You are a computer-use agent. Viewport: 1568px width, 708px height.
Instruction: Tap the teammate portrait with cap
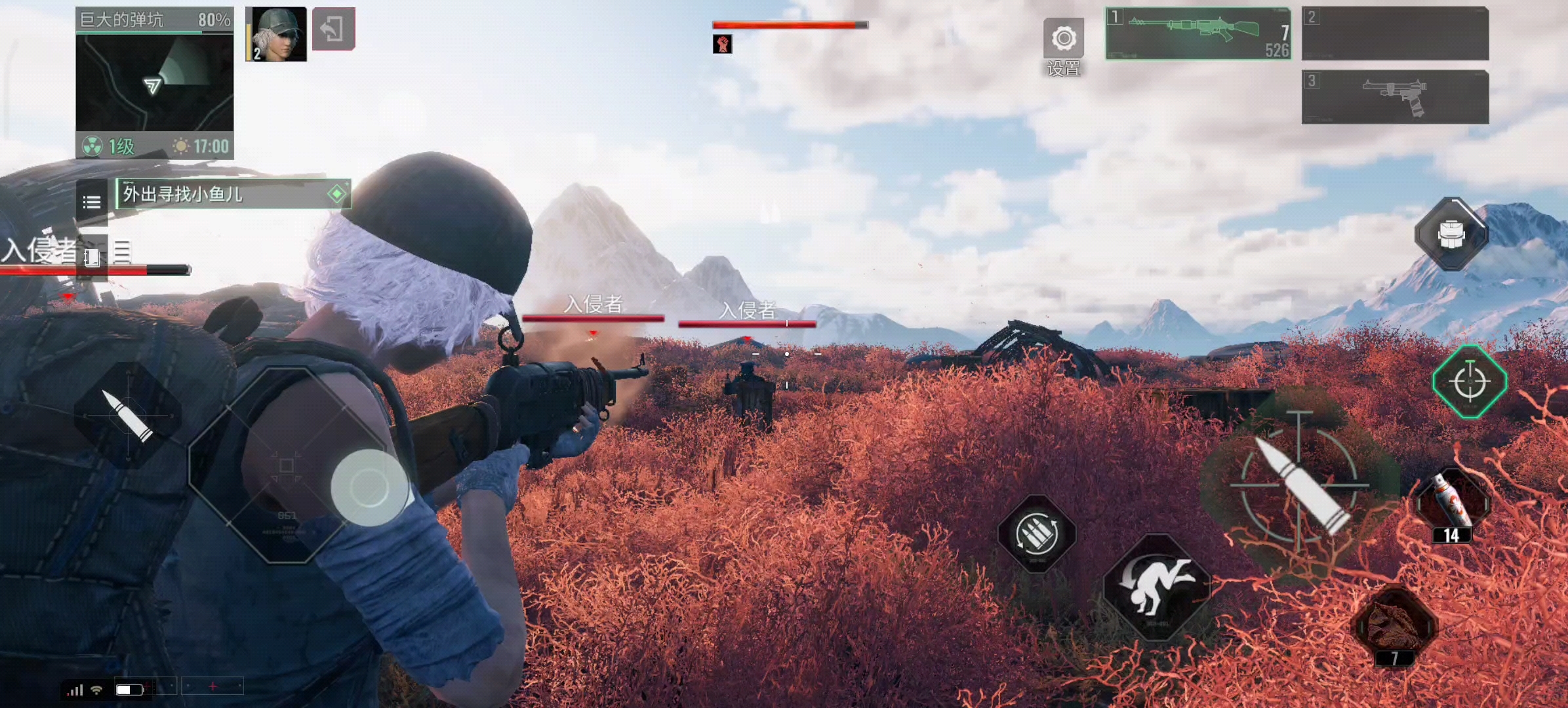[276, 34]
